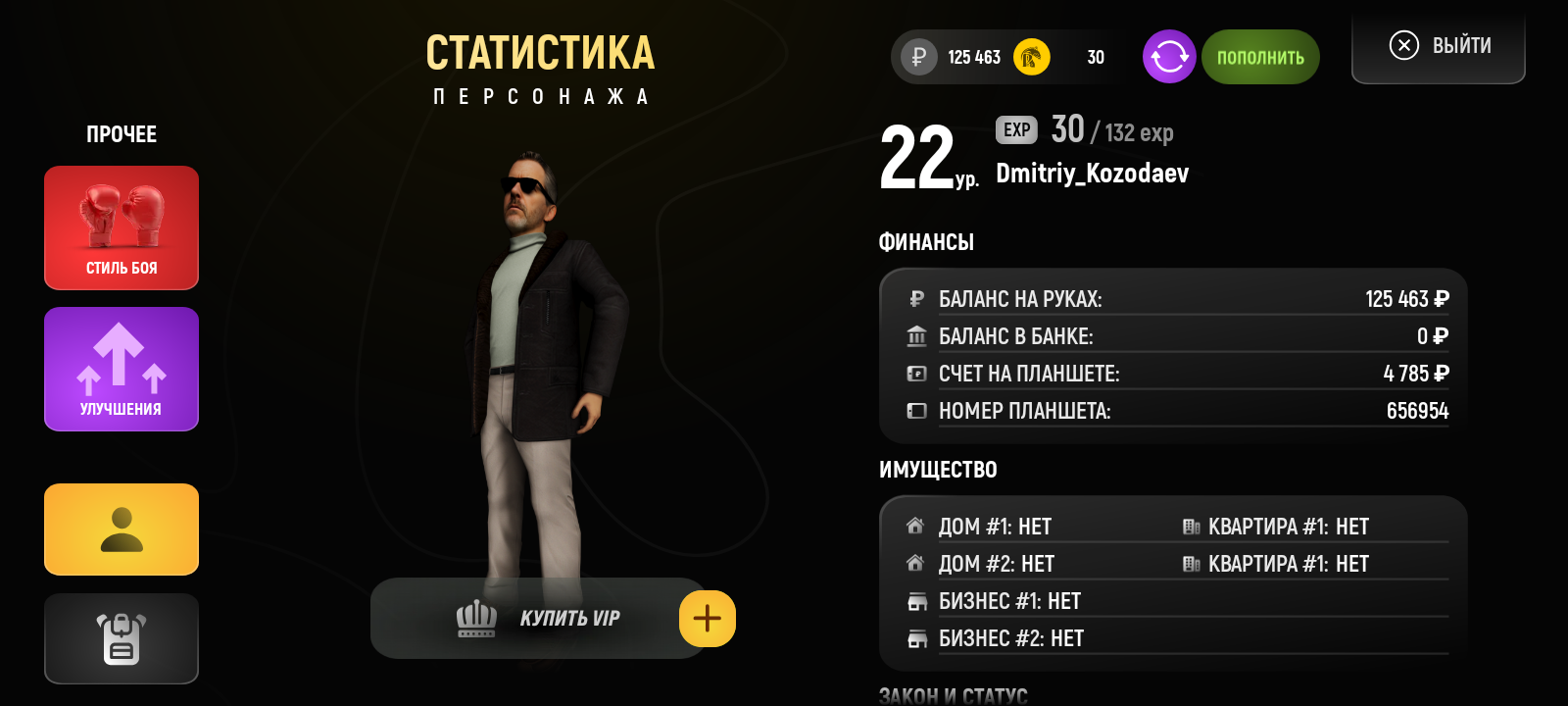Click the bank icon beside БАЛАНС В БАНКЕ
Viewport: 1568px width, 706px height.
916,335
